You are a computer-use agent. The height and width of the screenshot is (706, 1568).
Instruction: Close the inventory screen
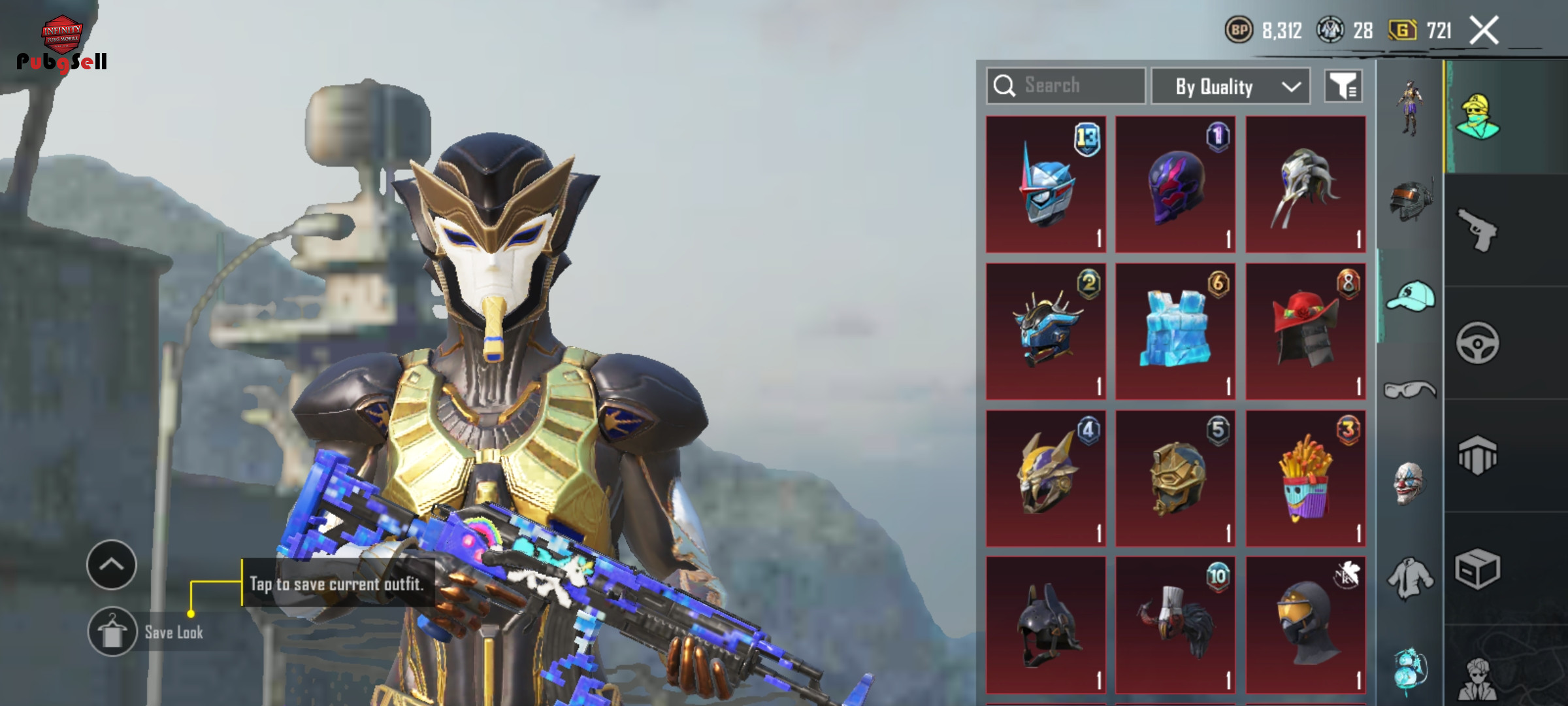click(x=1484, y=30)
